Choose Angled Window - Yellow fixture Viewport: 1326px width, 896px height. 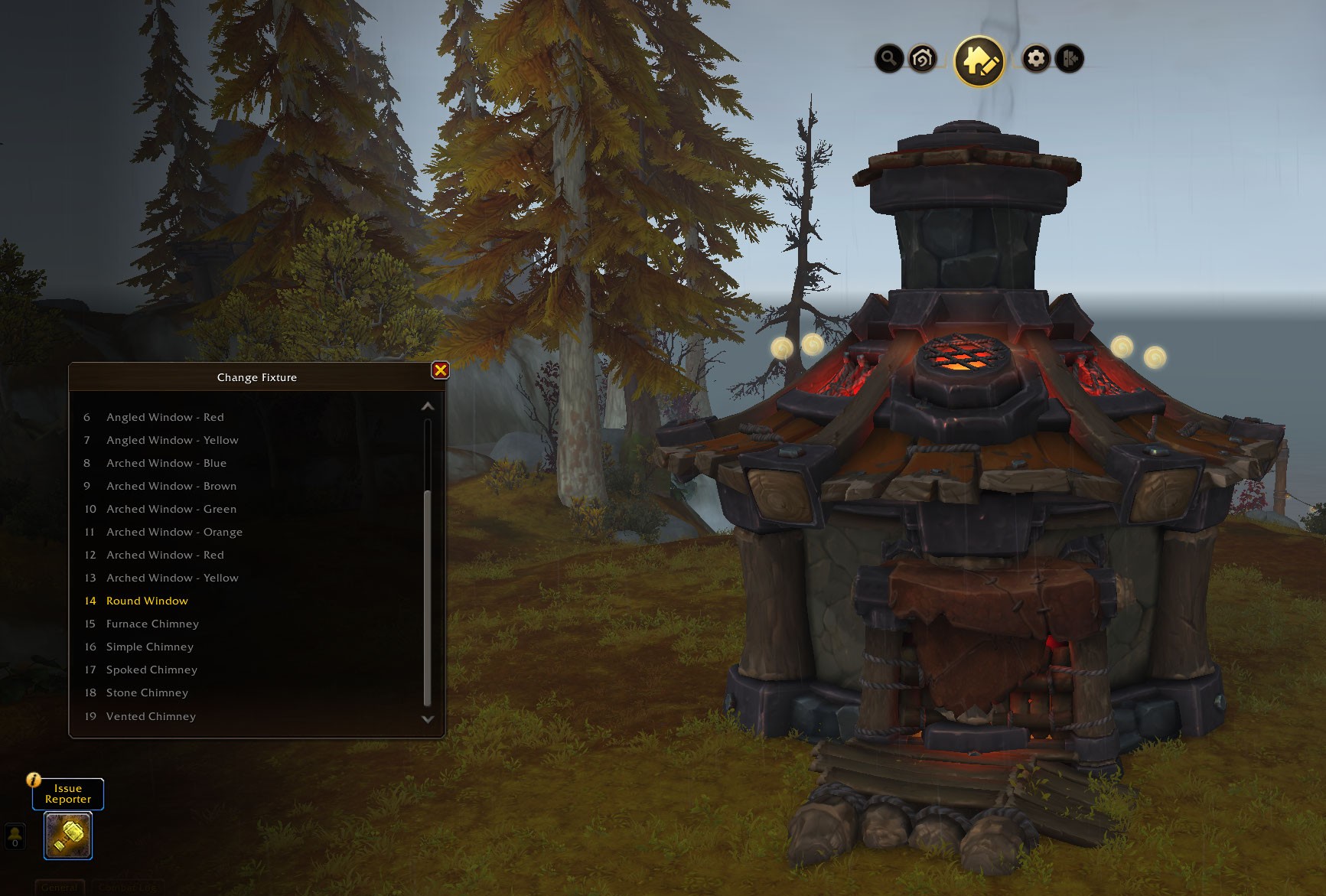(x=172, y=440)
